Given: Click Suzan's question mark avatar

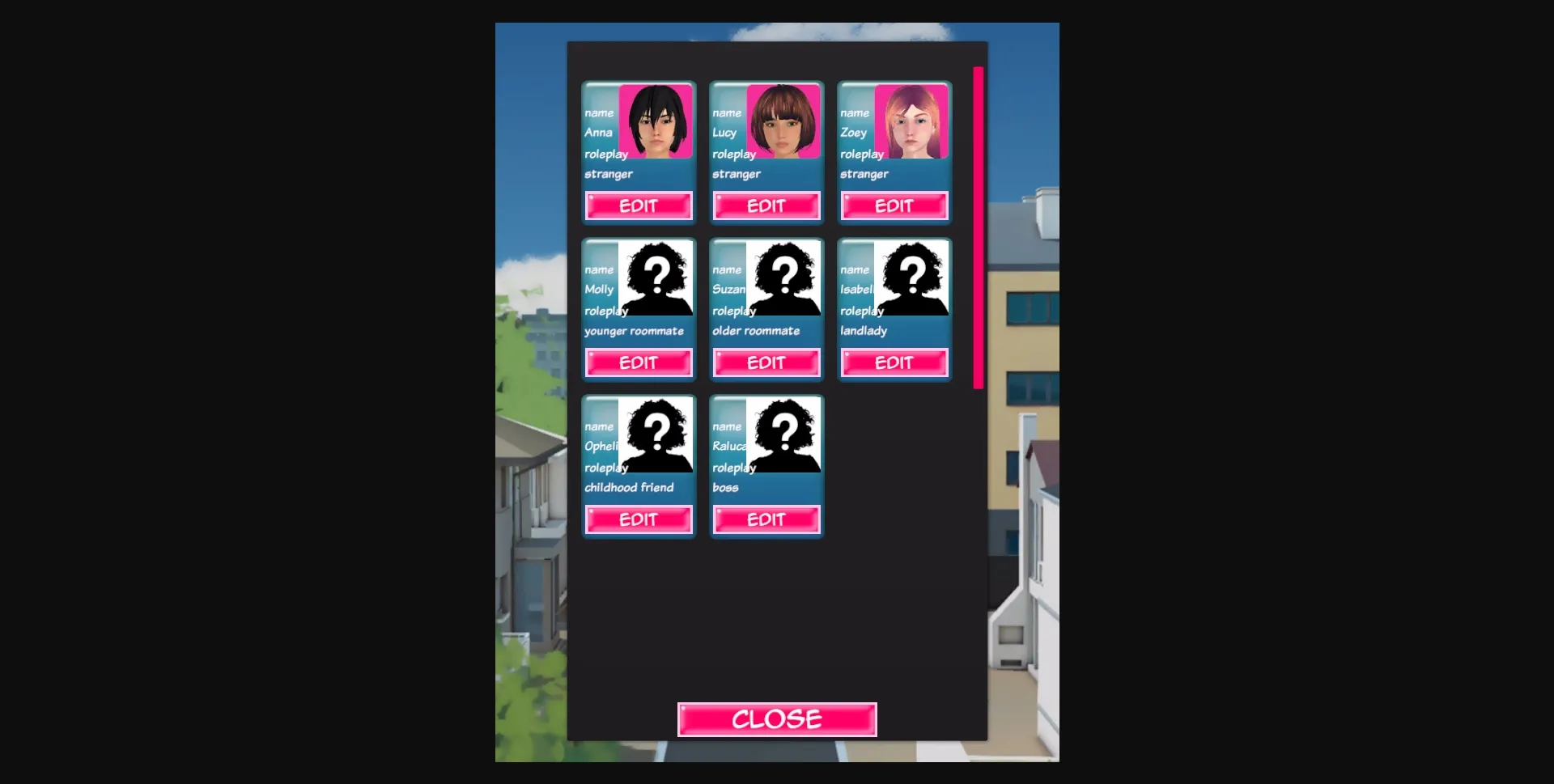Looking at the screenshot, I should tap(785, 278).
